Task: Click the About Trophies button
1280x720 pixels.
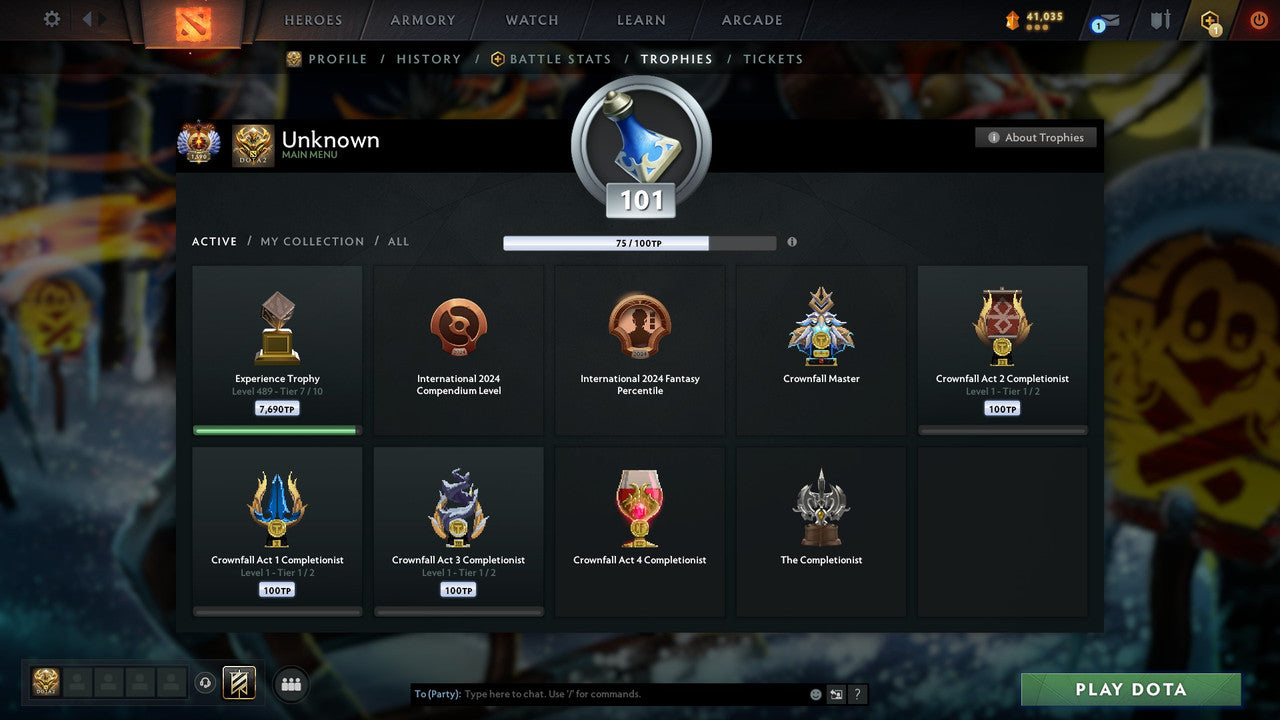Action: [1036, 137]
